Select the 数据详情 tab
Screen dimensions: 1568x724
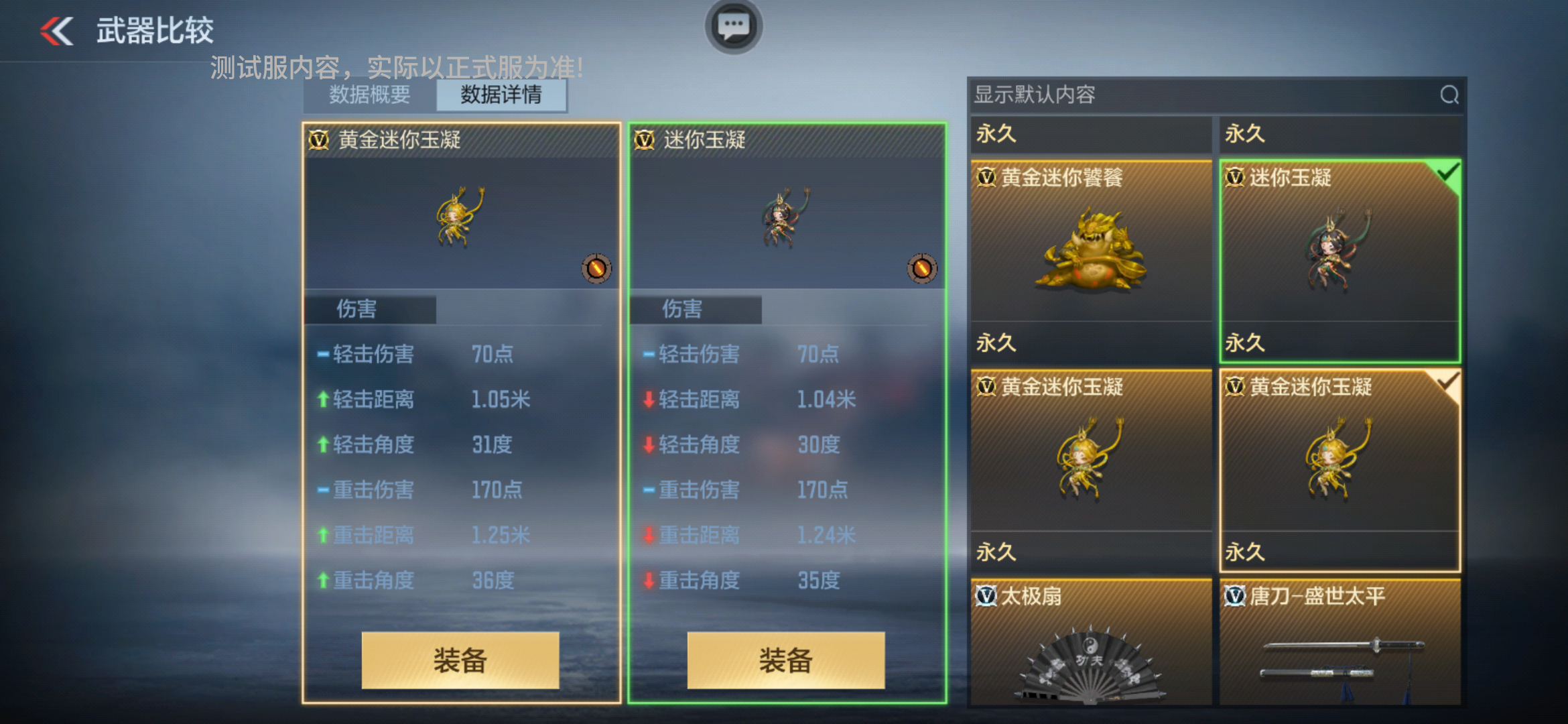tap(501, 95)
